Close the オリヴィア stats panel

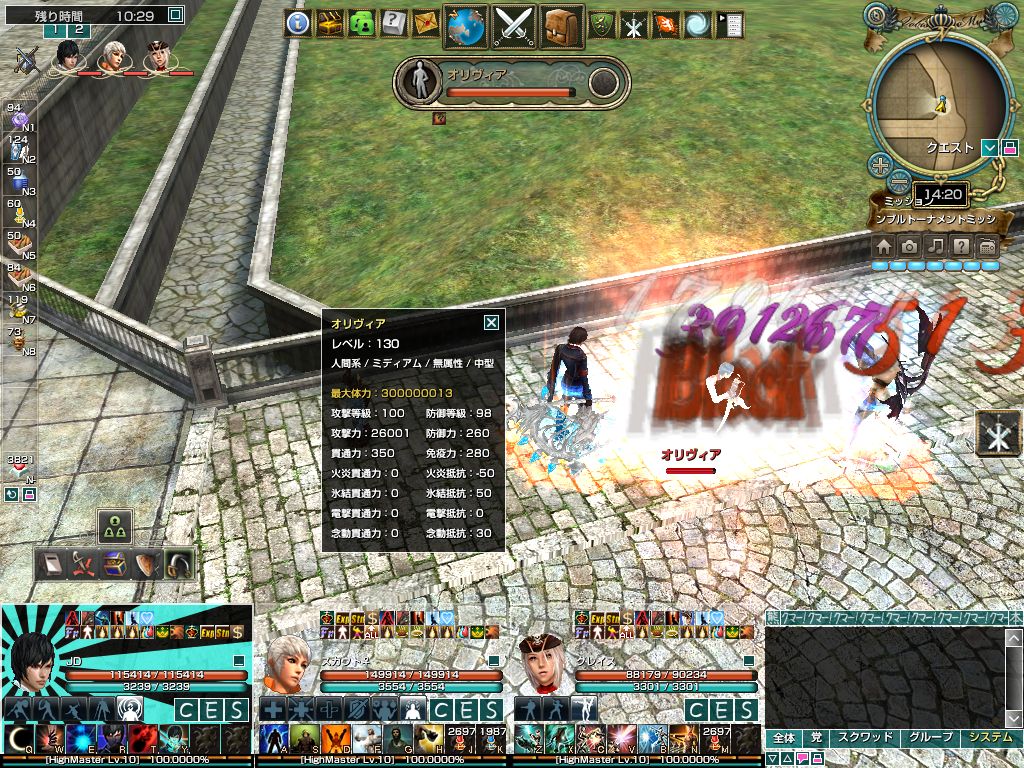coord(491,323)
